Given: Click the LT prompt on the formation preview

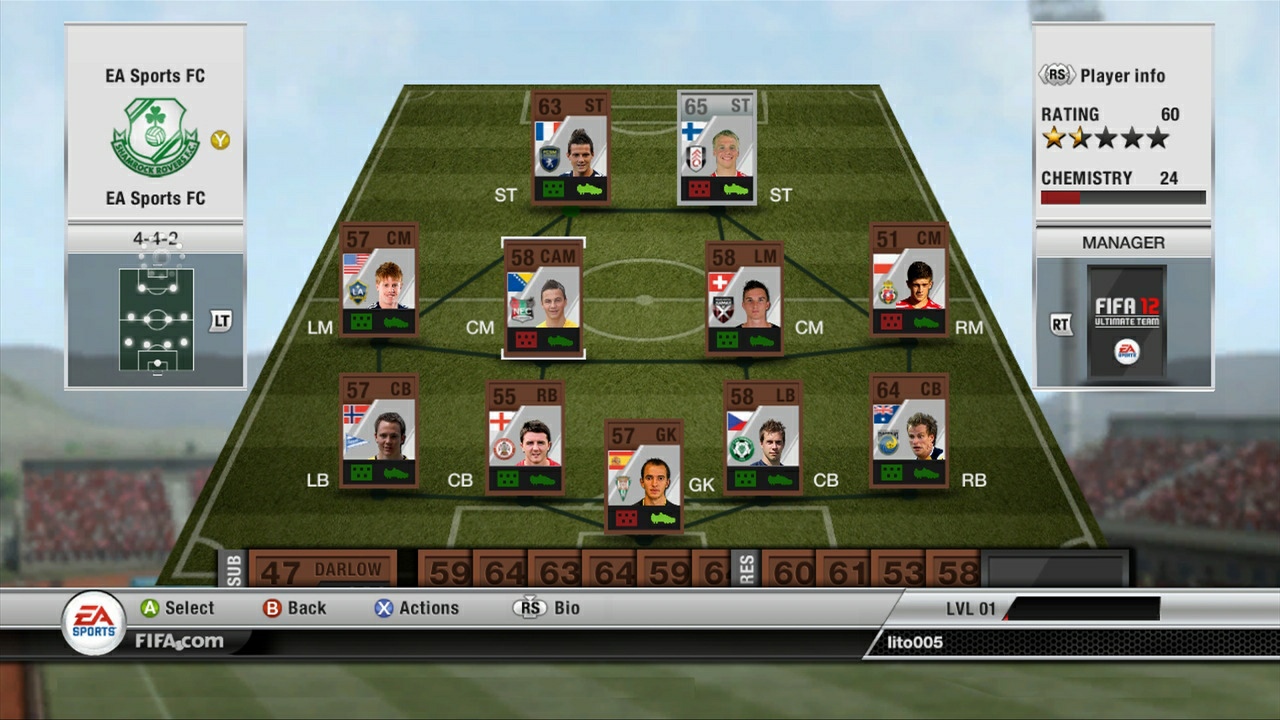Looking at the screenshot, I should click(x=219, y=322).
